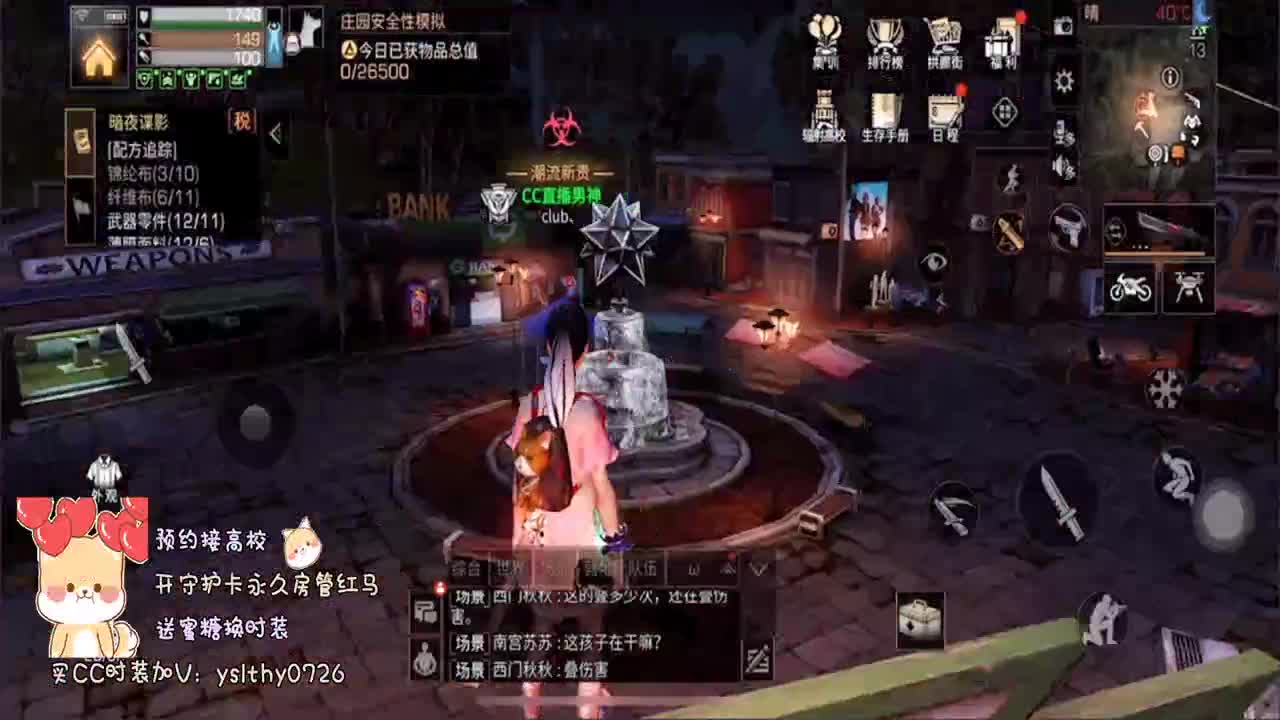Select the drone/UAV icon below the motorcycle
The width and height of the screenshot is (1280, 720).
(x=1188, y=288)
